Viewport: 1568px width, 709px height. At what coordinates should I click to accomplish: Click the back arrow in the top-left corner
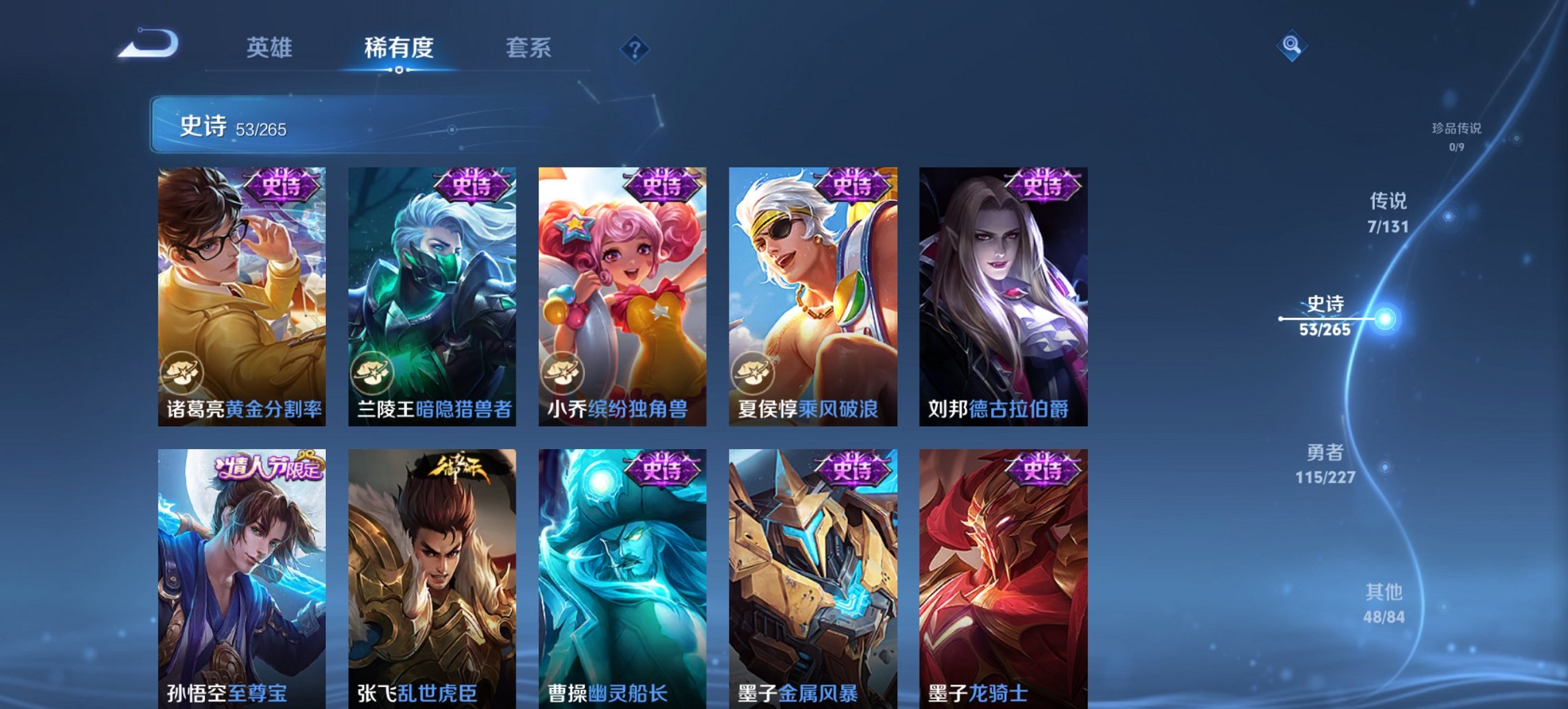(147, 44)
